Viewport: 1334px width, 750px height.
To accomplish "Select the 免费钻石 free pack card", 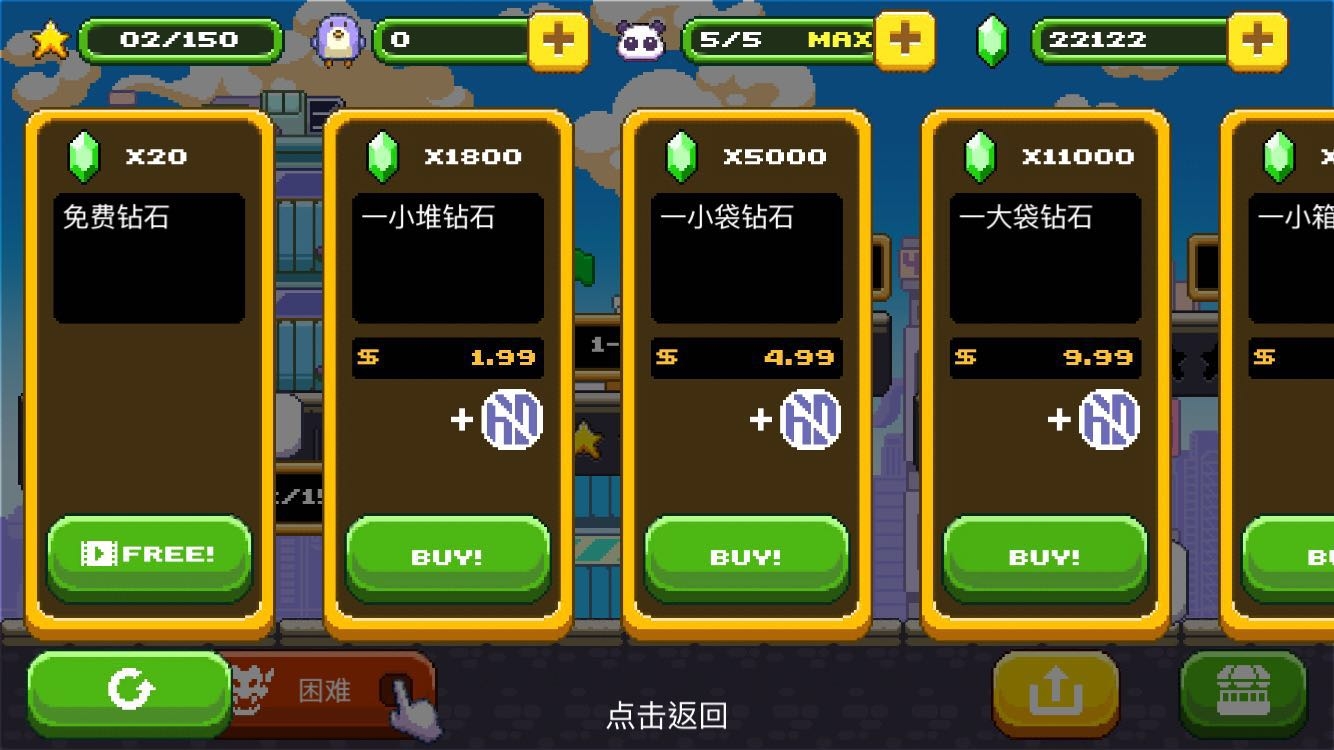I will [149, 258].
